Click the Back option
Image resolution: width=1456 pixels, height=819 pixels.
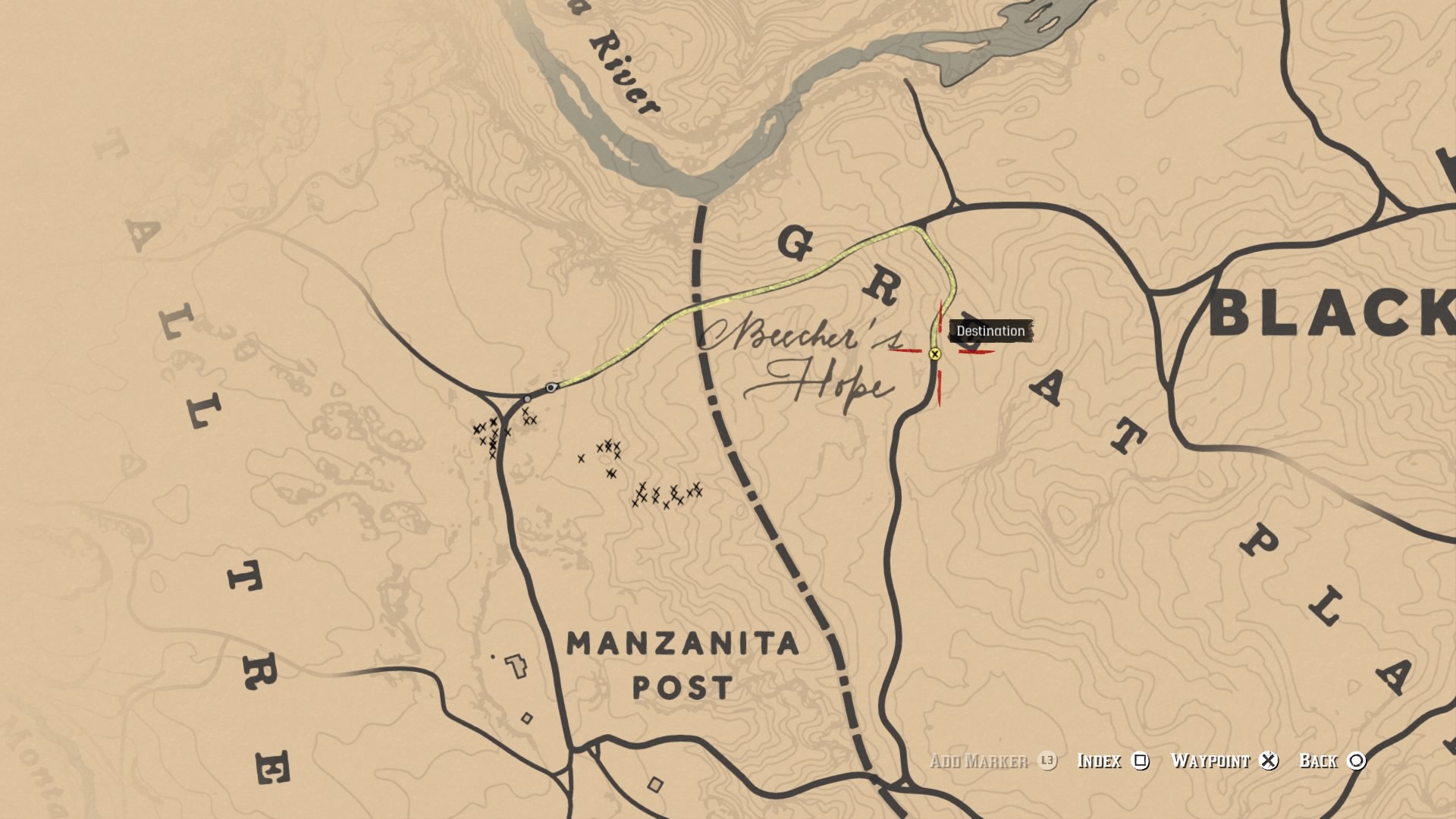click(1318, 761)
